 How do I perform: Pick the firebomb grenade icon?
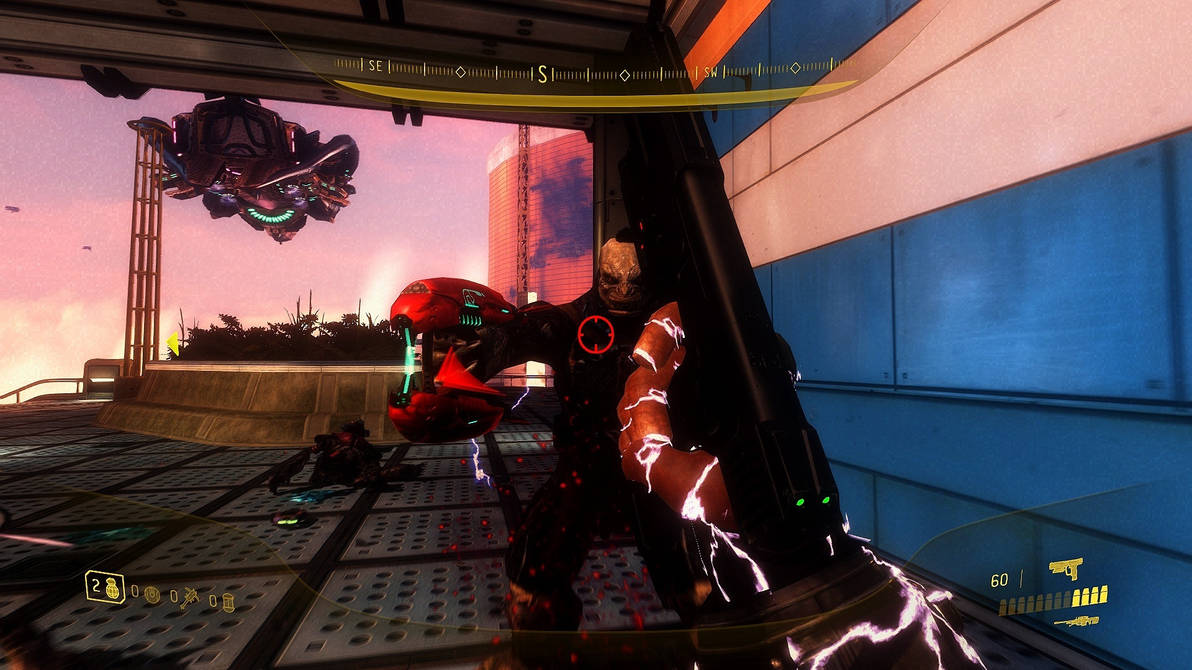click(227, 601)
